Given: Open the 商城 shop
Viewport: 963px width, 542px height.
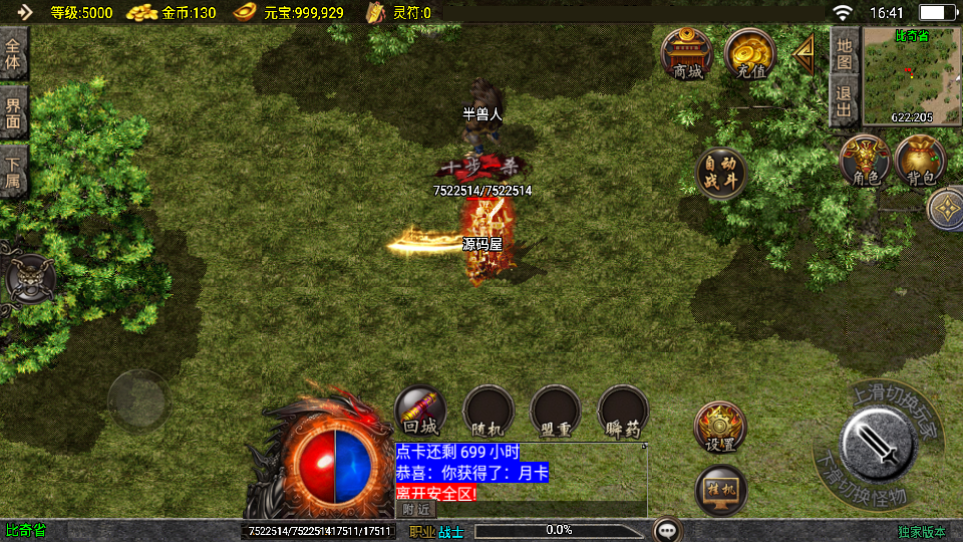Looking at the screenshot, I should 688,54.
